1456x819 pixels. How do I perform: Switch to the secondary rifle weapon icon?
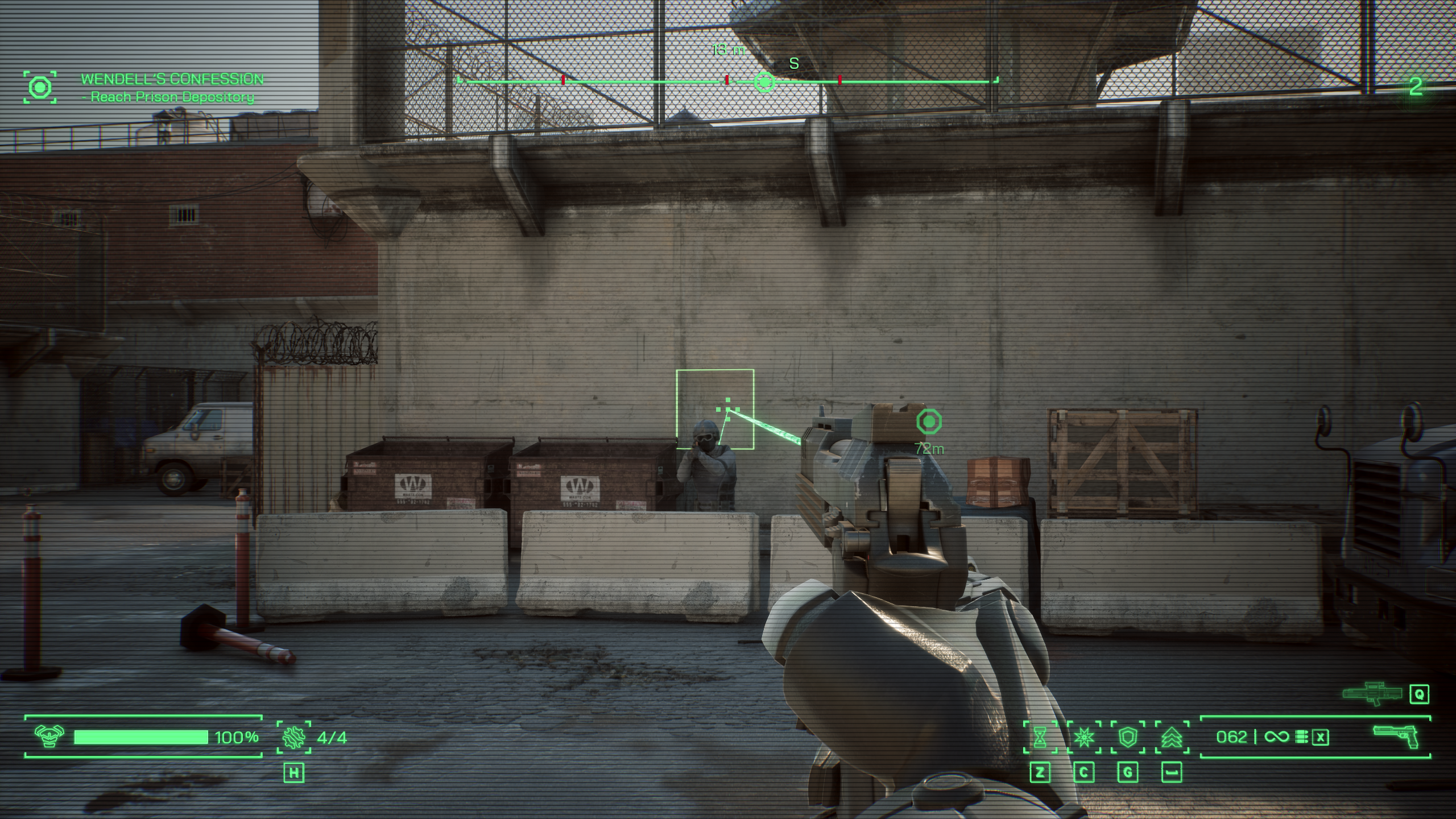[1372, 693]
